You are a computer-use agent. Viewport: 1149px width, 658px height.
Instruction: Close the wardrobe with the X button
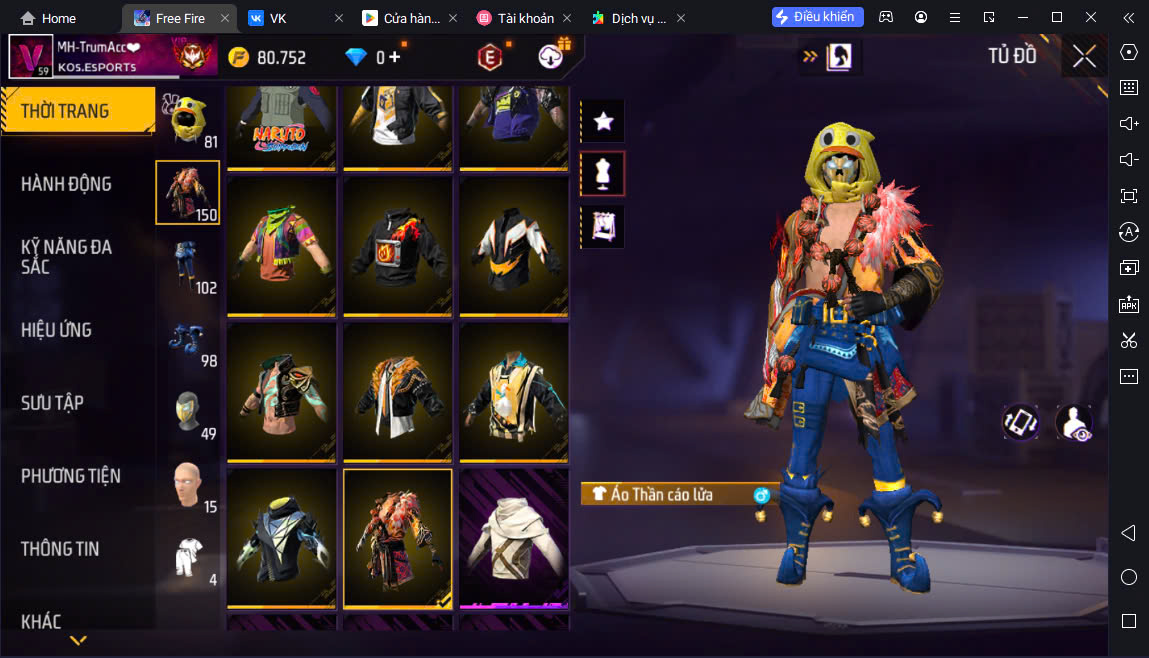click(1084, 57)
